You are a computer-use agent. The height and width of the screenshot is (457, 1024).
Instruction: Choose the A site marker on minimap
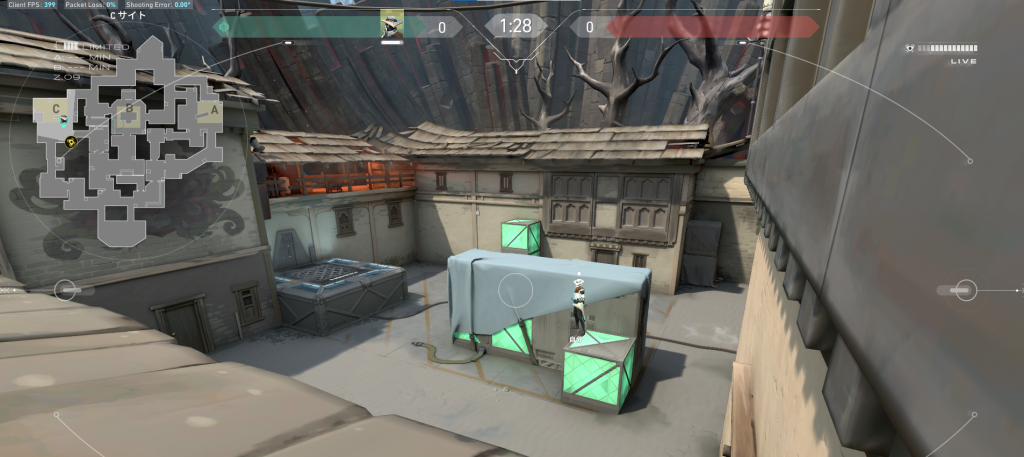[x=213, y=109]
